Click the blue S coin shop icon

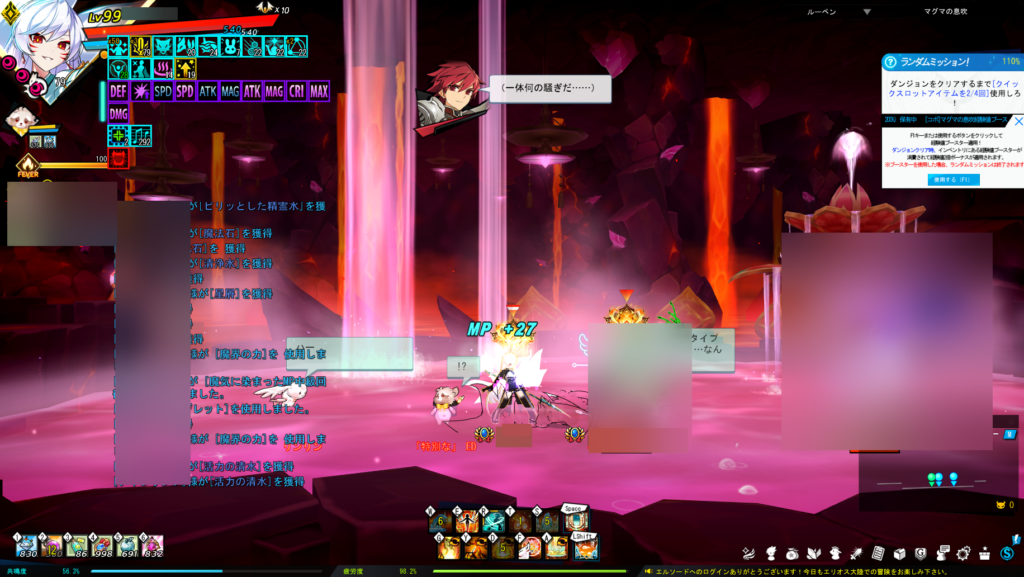click(x=1007, y=553)
